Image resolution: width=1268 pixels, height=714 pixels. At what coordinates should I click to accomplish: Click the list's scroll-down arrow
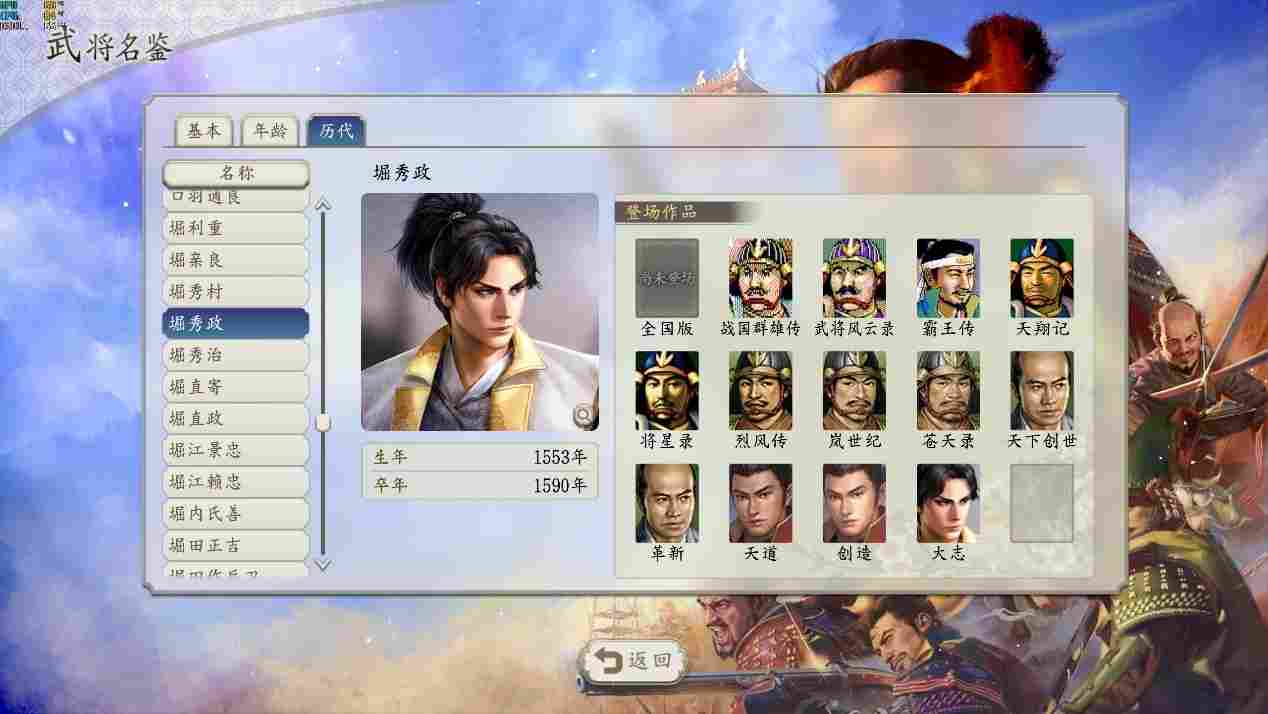click(x=322, y=564)
